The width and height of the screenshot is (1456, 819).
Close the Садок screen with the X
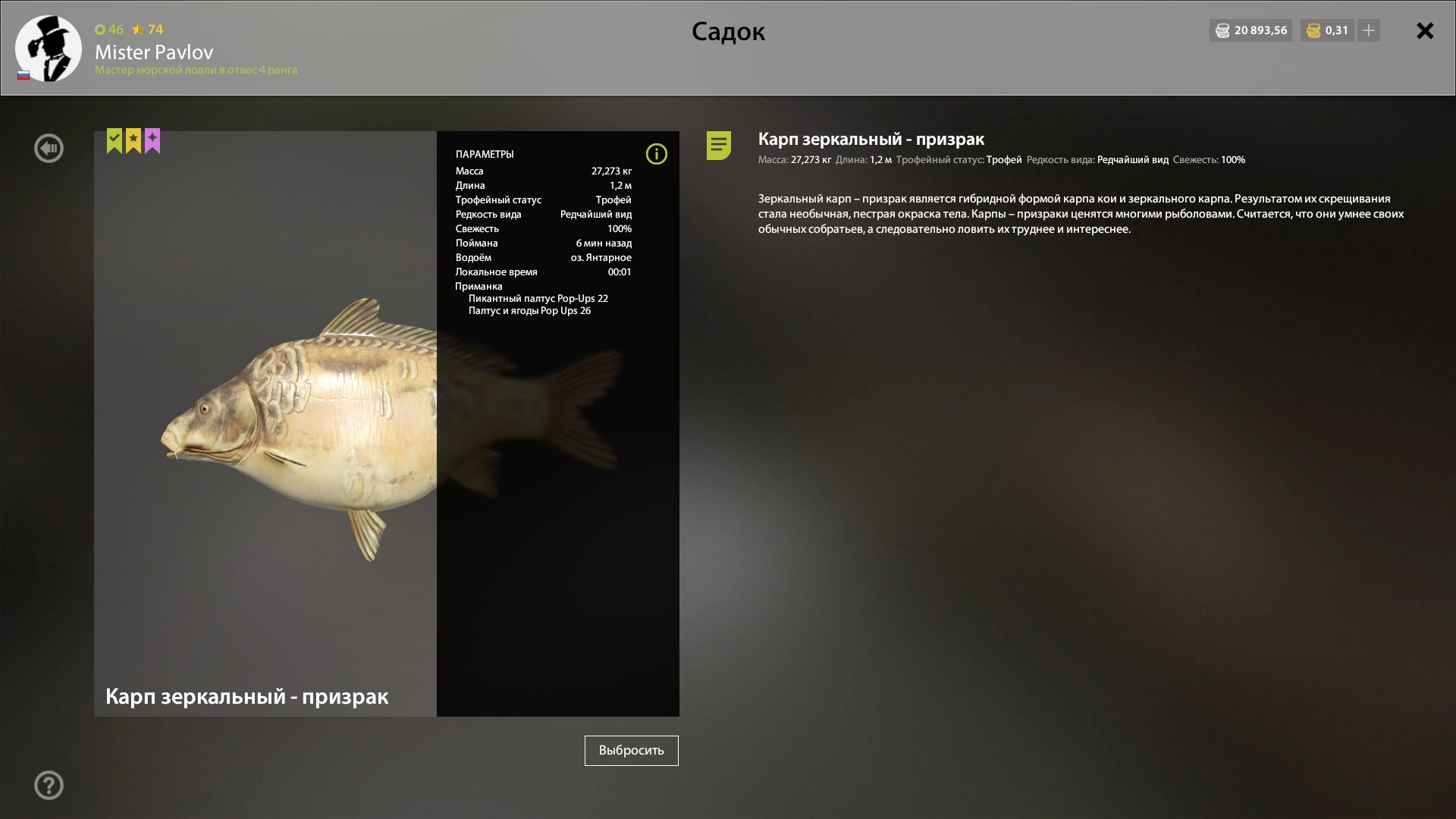(1425, 31)
